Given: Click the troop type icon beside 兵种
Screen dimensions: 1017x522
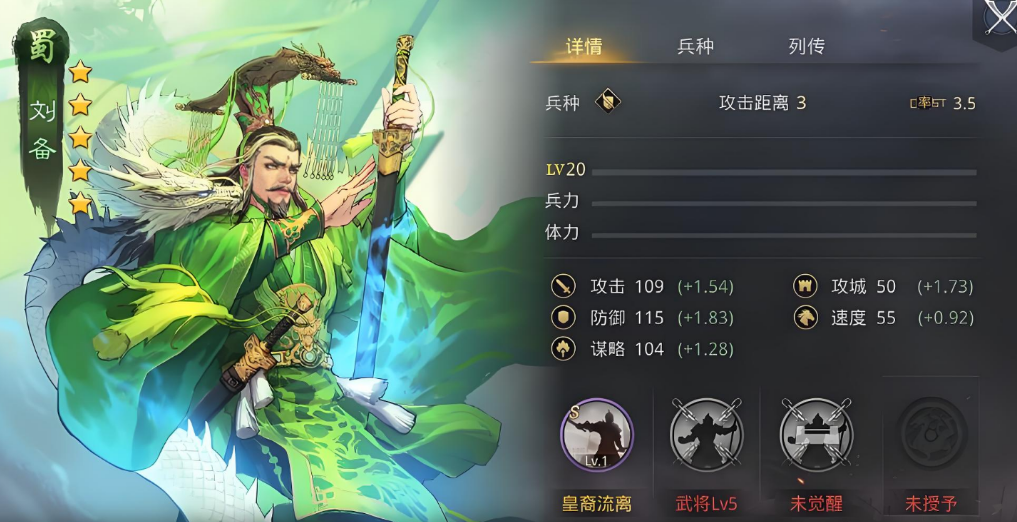Looking at the screenshot, I should (x=607, y=102).
